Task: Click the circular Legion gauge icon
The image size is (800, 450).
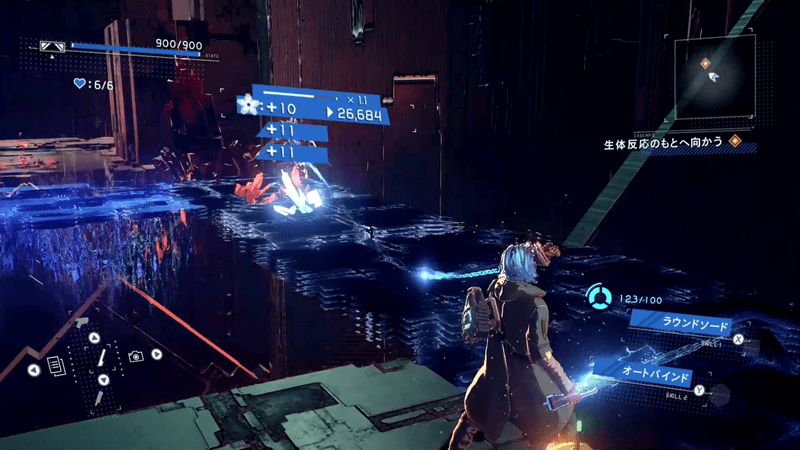Action: click(600, 297)
